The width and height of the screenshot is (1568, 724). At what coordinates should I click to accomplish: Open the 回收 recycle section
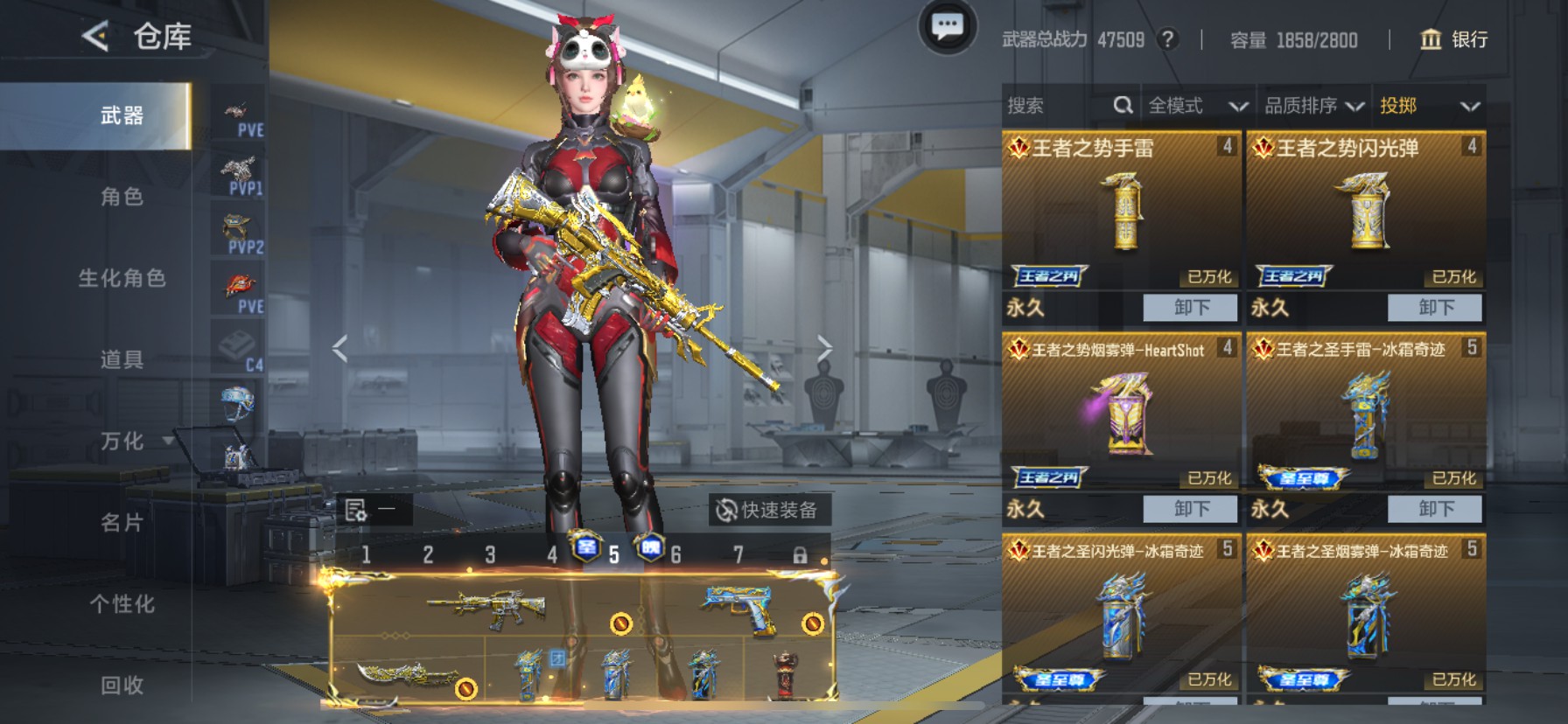(122, 685)
